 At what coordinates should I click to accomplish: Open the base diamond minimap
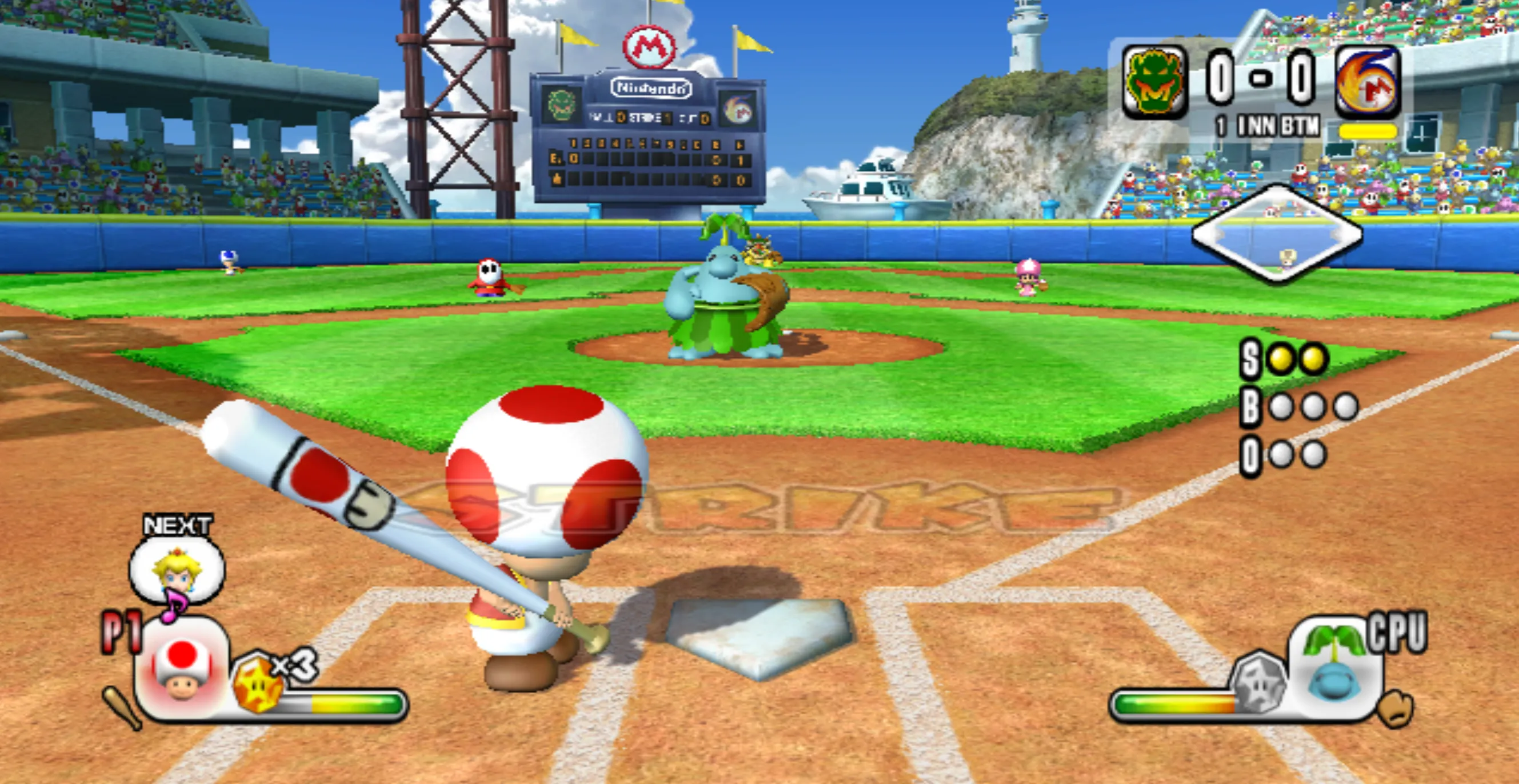[x=1277, y=234]
